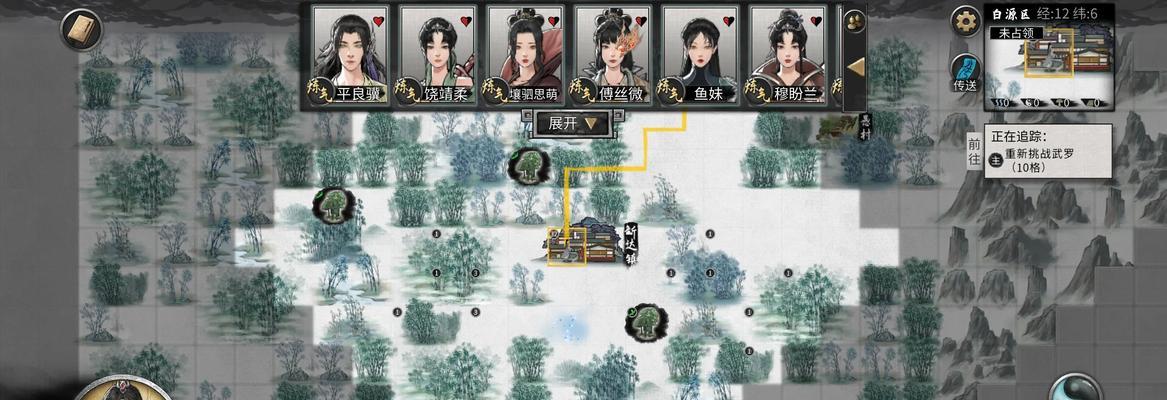Screen dimensions: 1167x400
Task: Activate the 传送 teleport button
Action: pyautogui.click(x=965, y=73)
